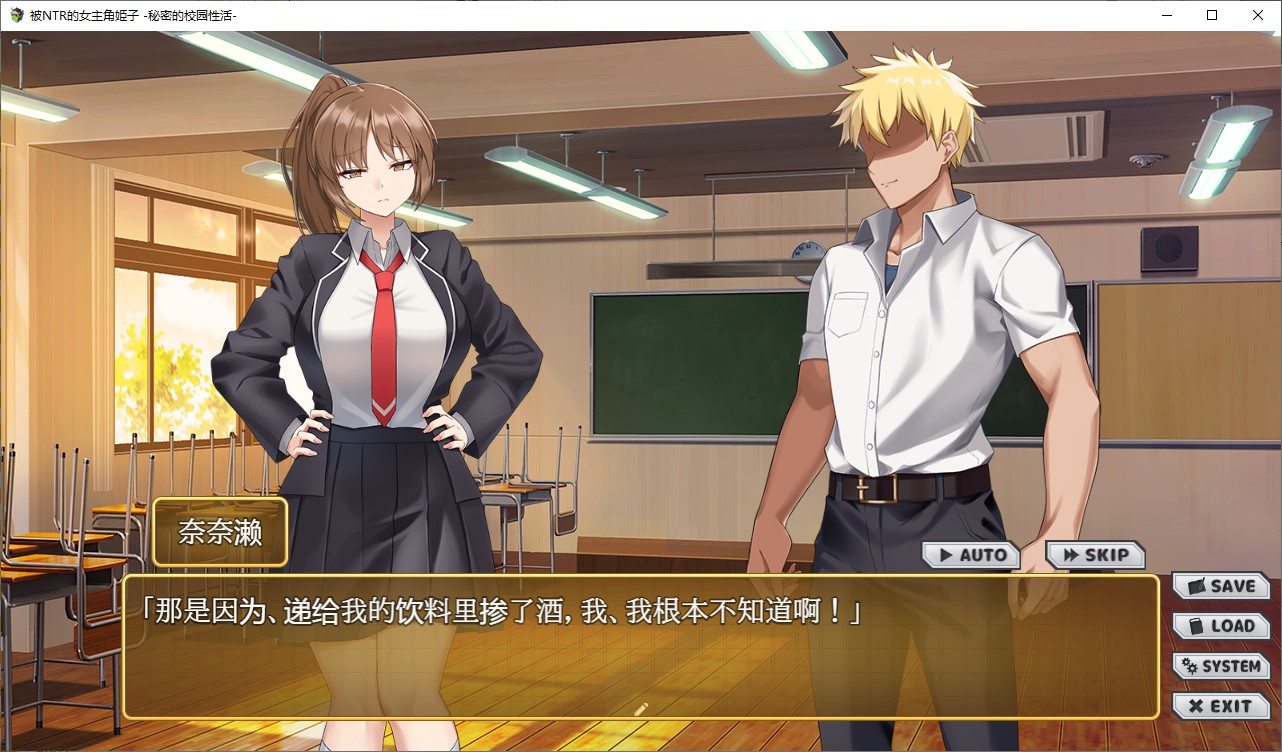Open the SAVE screen
This screenshot has width=1282, height=752.
click(1220, 586)
